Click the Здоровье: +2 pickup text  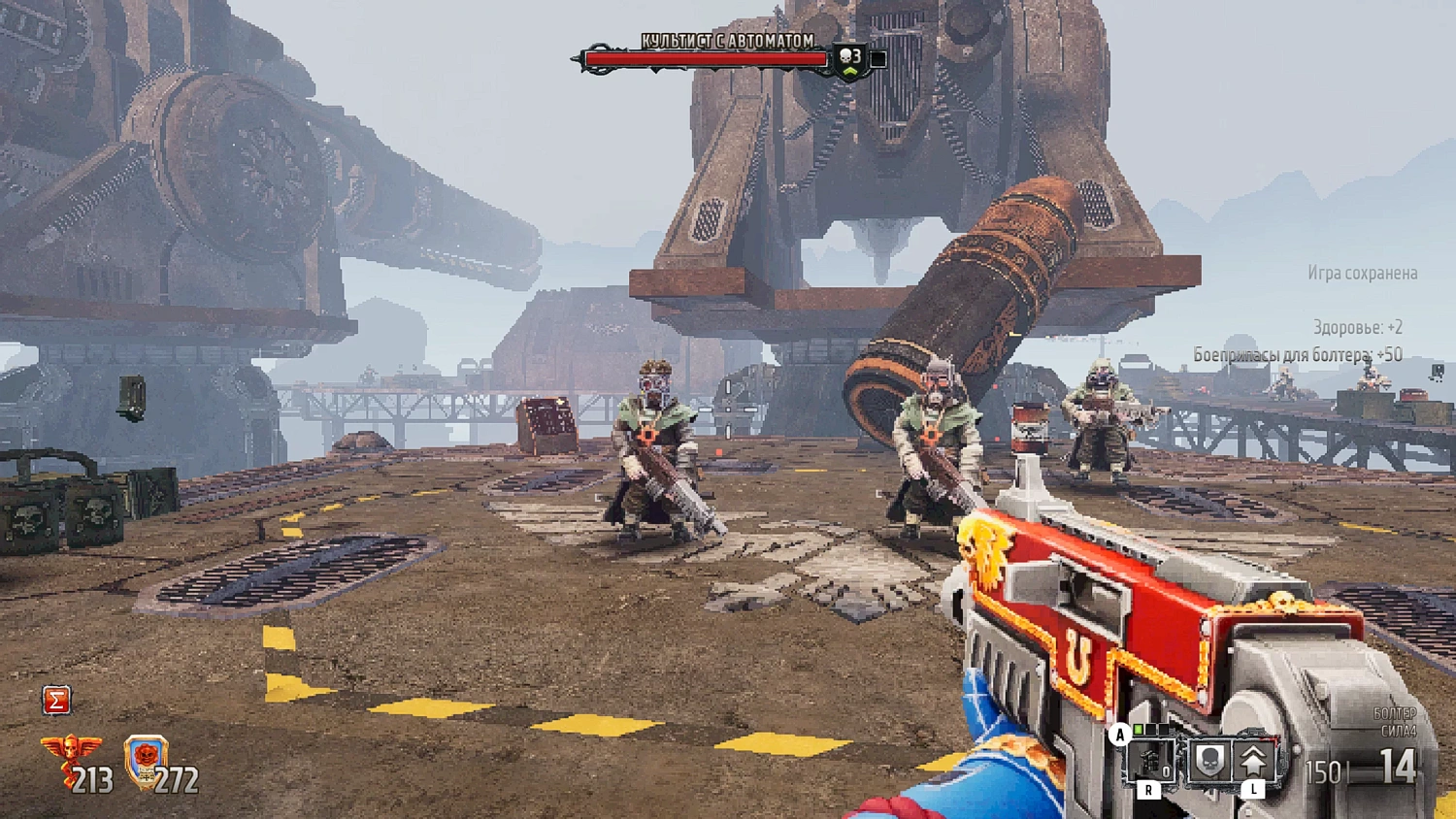[1358, 328]
